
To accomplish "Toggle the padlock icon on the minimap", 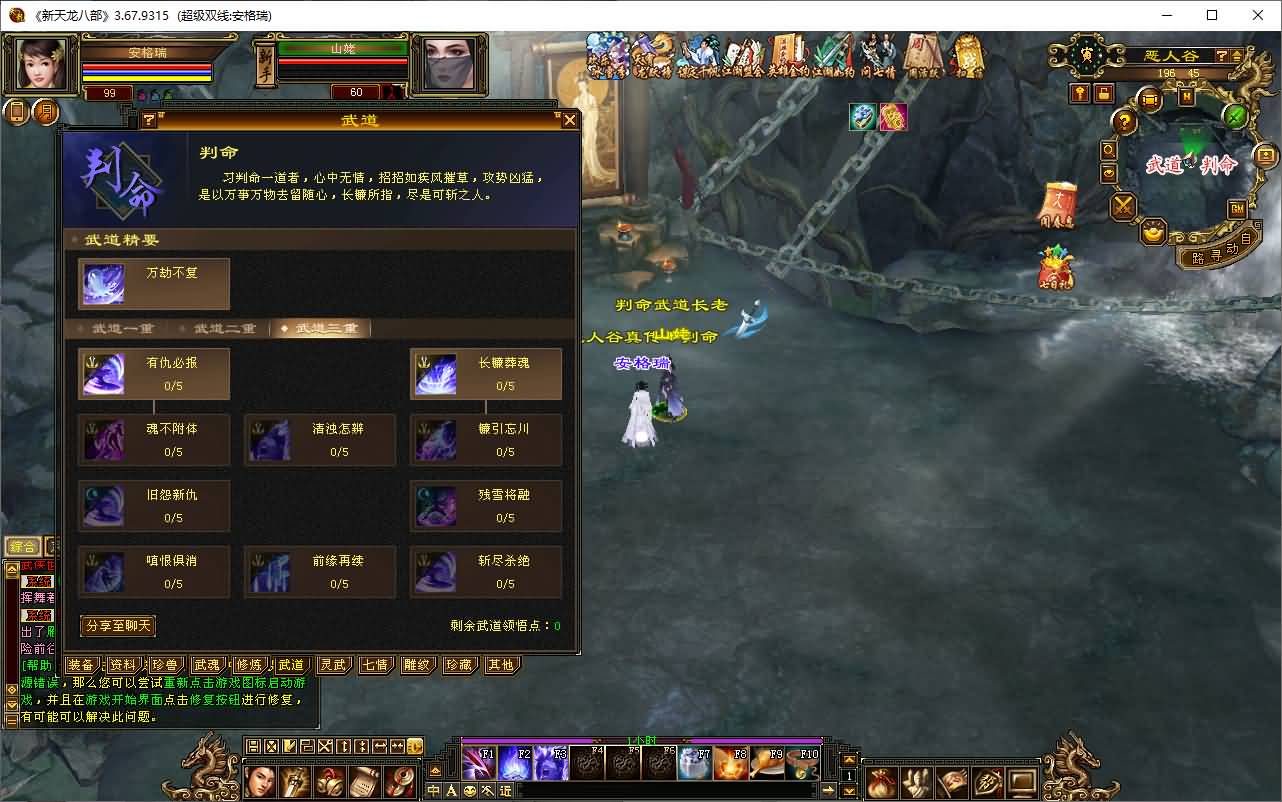I will click(x=1104, y=95).
